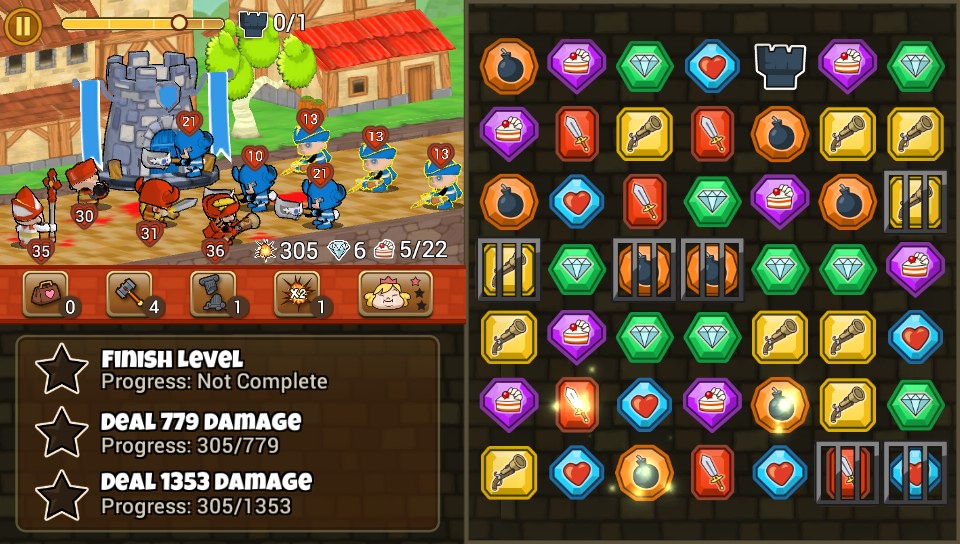Choose the caged blue heart tile

pos(915,472)
